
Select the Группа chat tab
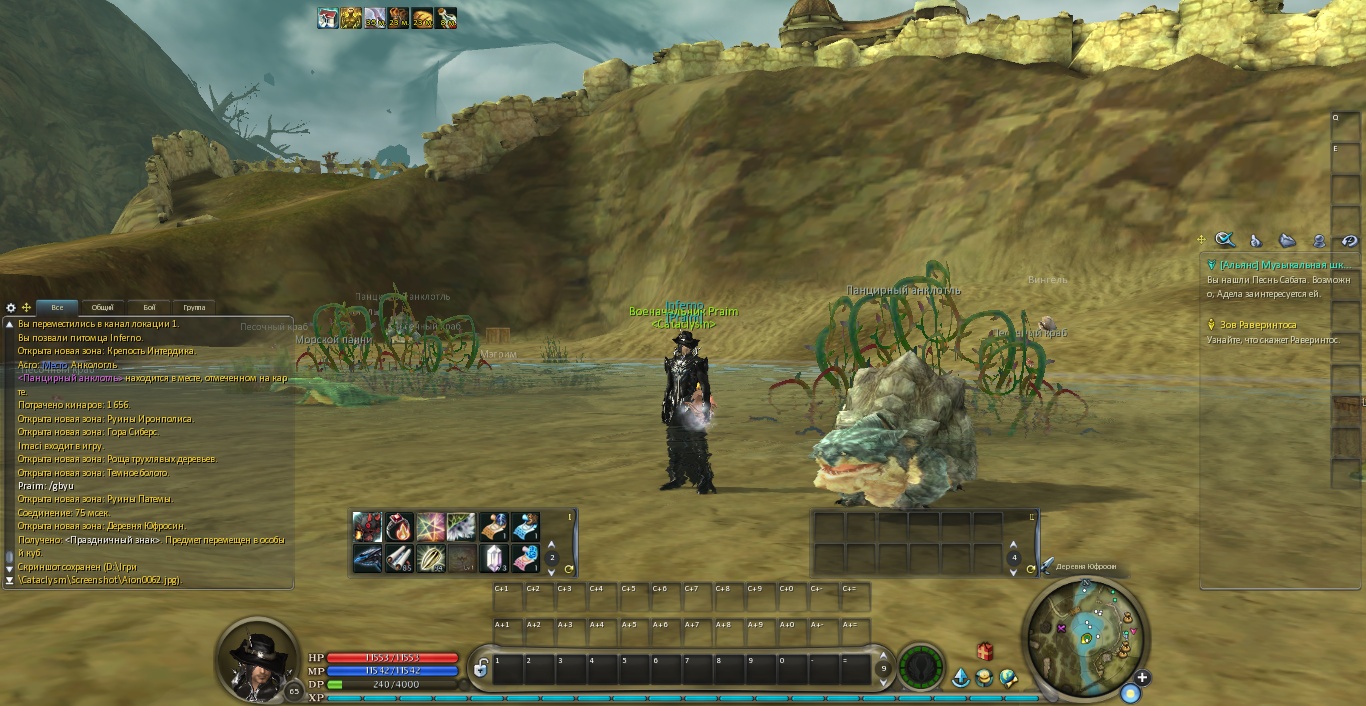195,308
